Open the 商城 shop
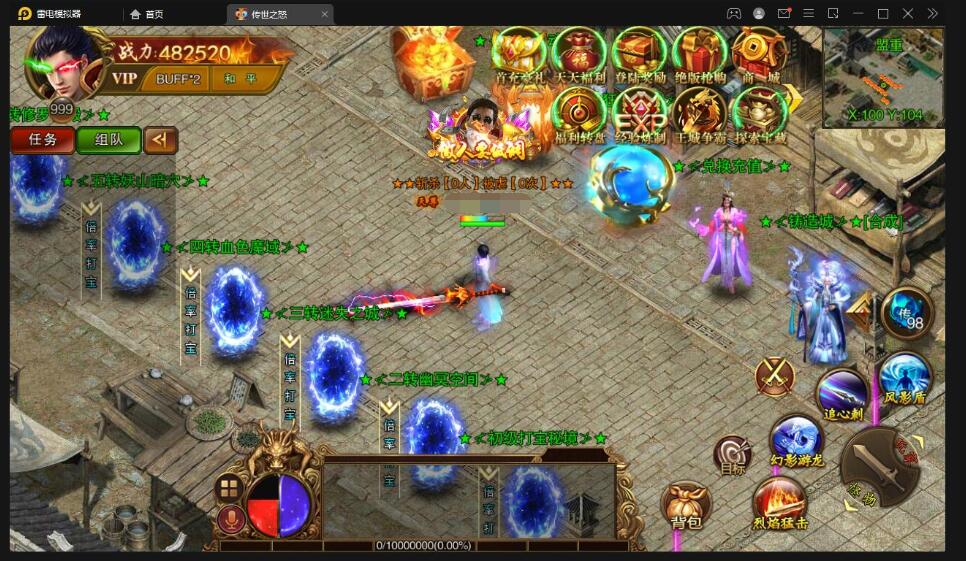966x561 pixels. point(757,55)
